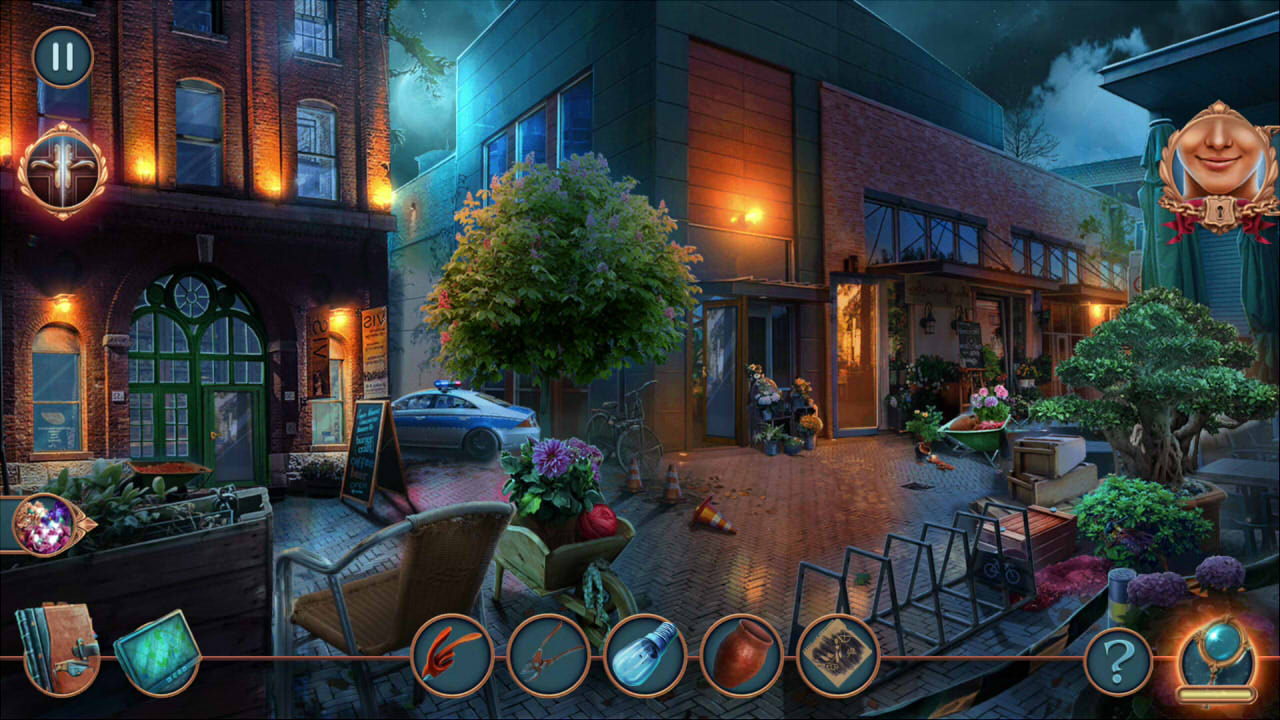Click the red yarn ball on the chair

pos(595,520)
